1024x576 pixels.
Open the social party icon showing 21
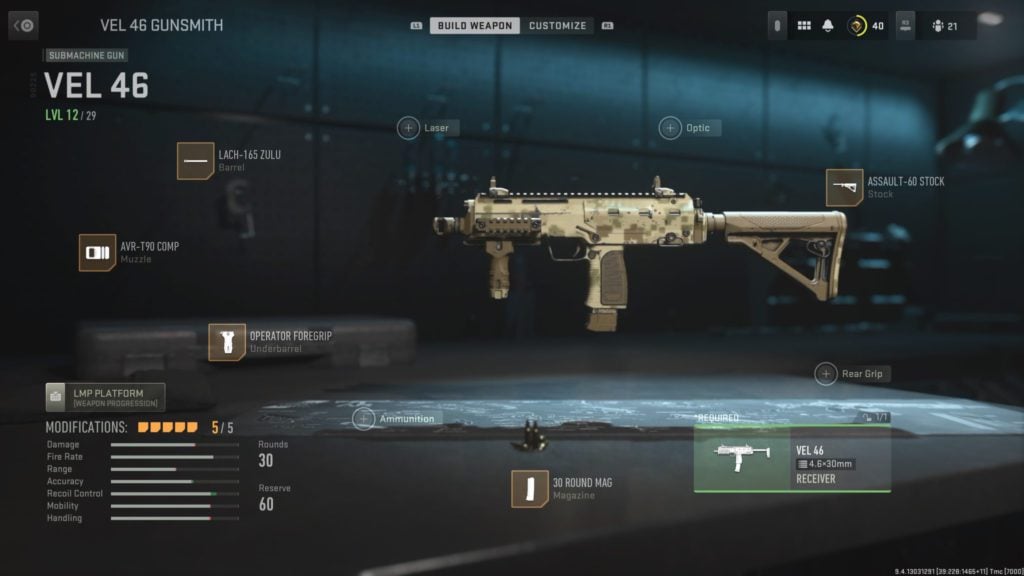pos(945,26)
